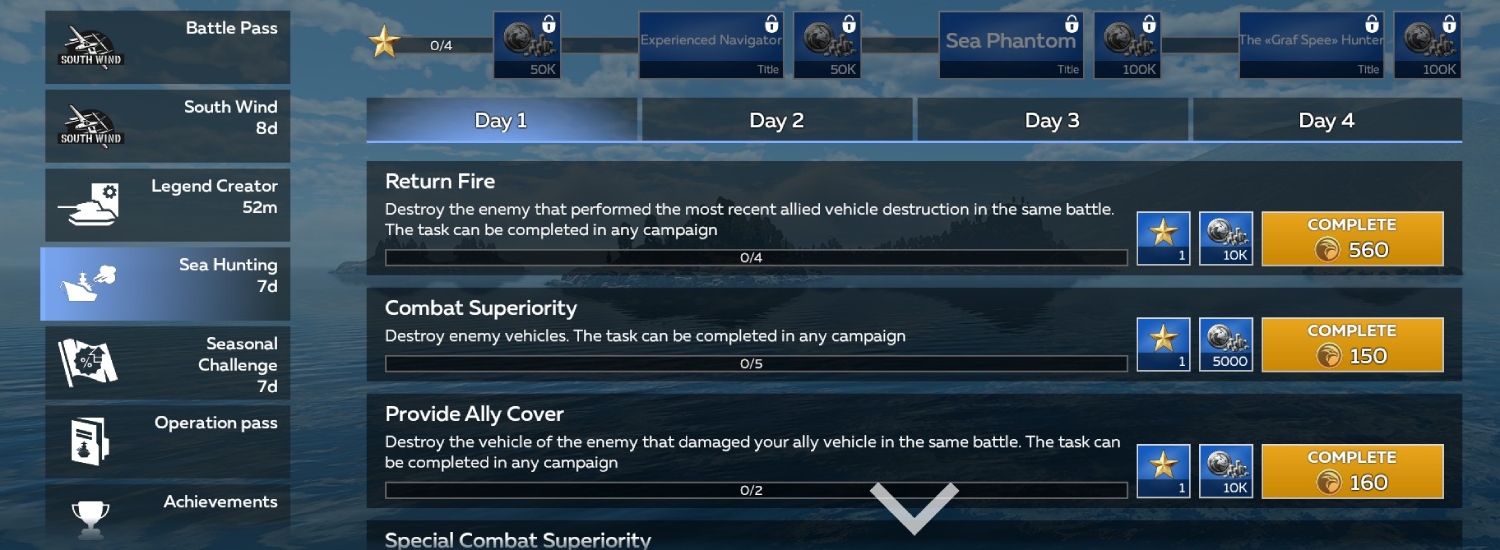This screenshot has height=550, width=1500.
Task: Complete Provide Ally Cover for 160
Action: click(1352, 471)
